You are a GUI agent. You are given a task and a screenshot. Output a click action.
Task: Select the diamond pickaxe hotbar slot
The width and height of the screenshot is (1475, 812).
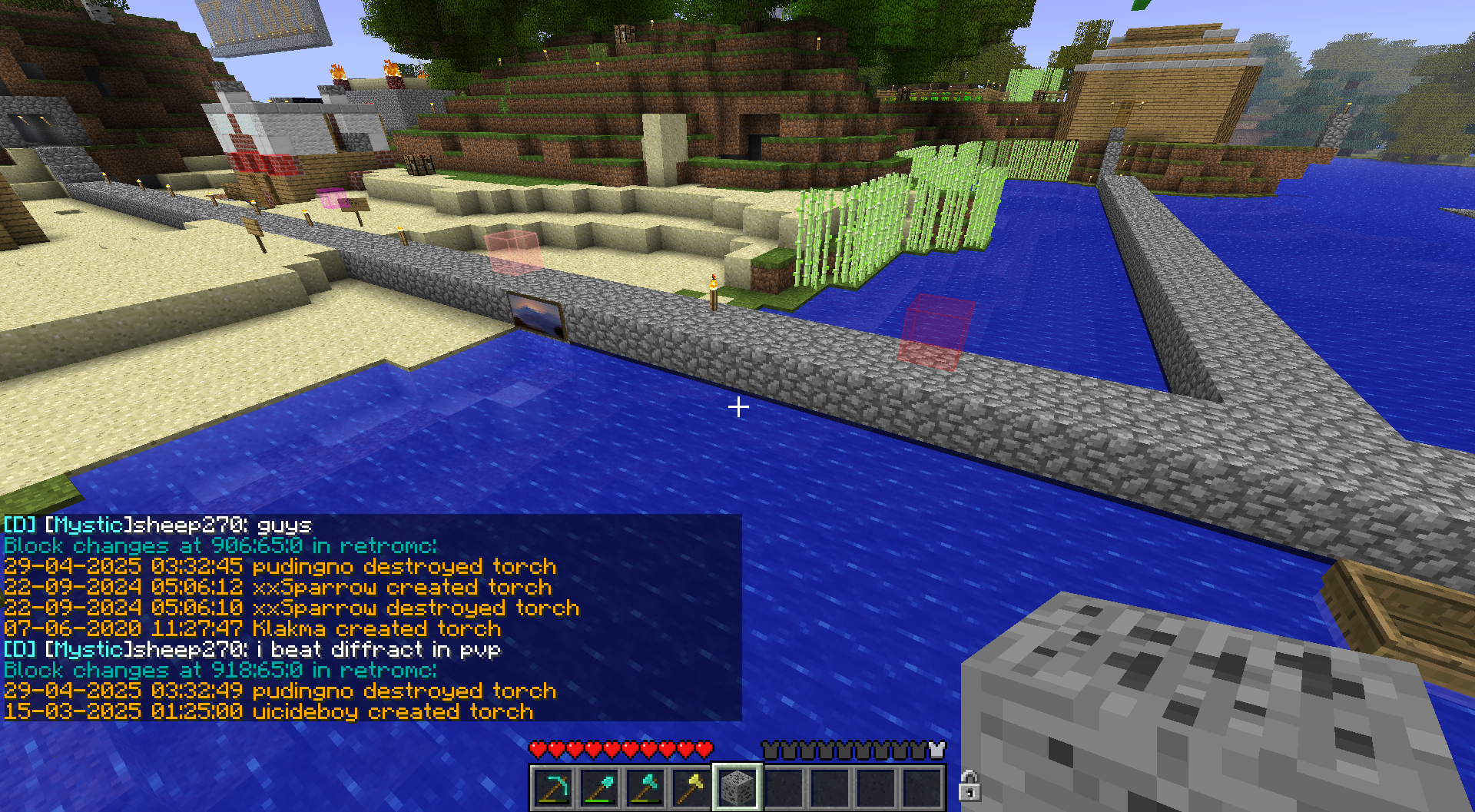[553, 787]
